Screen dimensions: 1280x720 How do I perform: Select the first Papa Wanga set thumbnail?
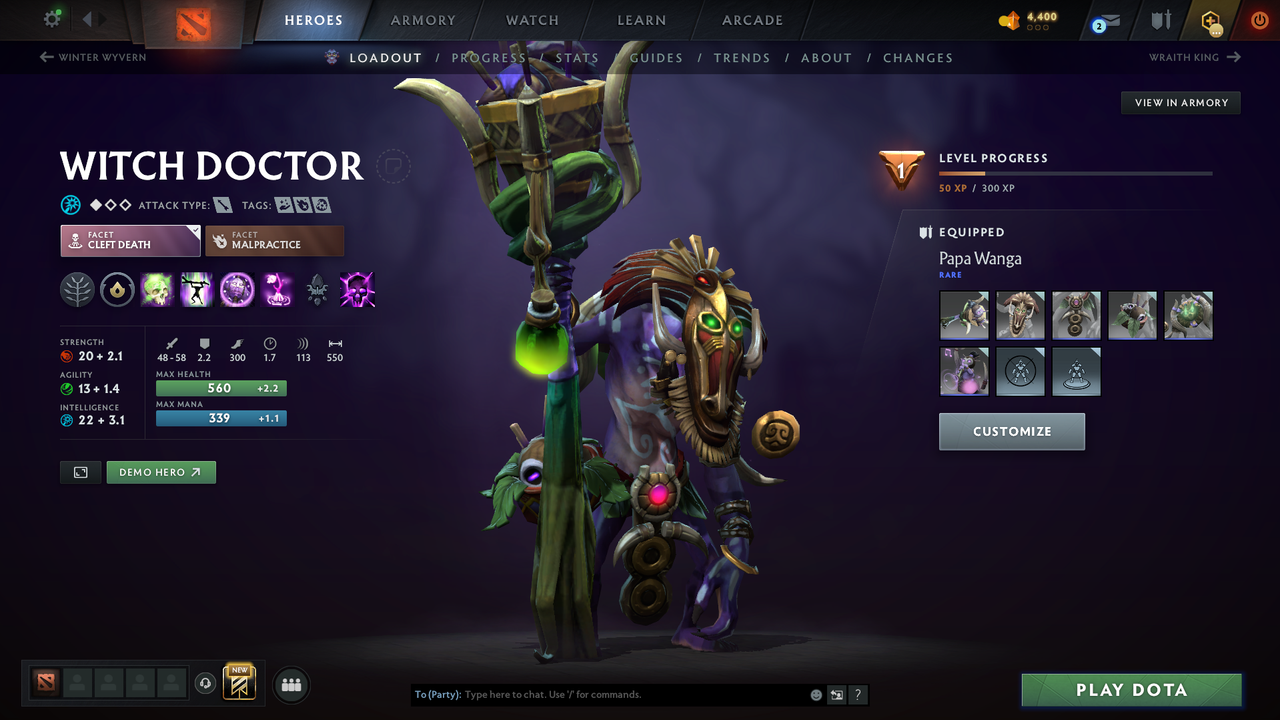pyautogui.click(x=964, y=315)
